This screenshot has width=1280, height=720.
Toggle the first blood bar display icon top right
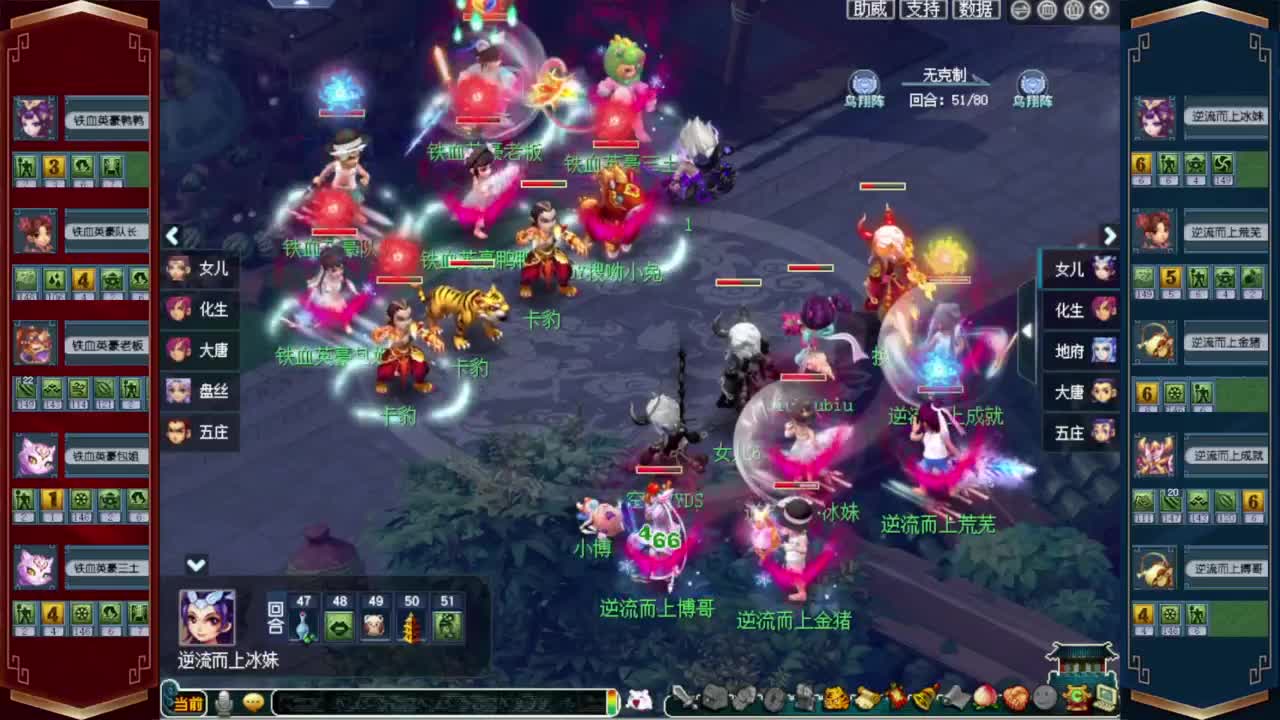point(1045,9)
